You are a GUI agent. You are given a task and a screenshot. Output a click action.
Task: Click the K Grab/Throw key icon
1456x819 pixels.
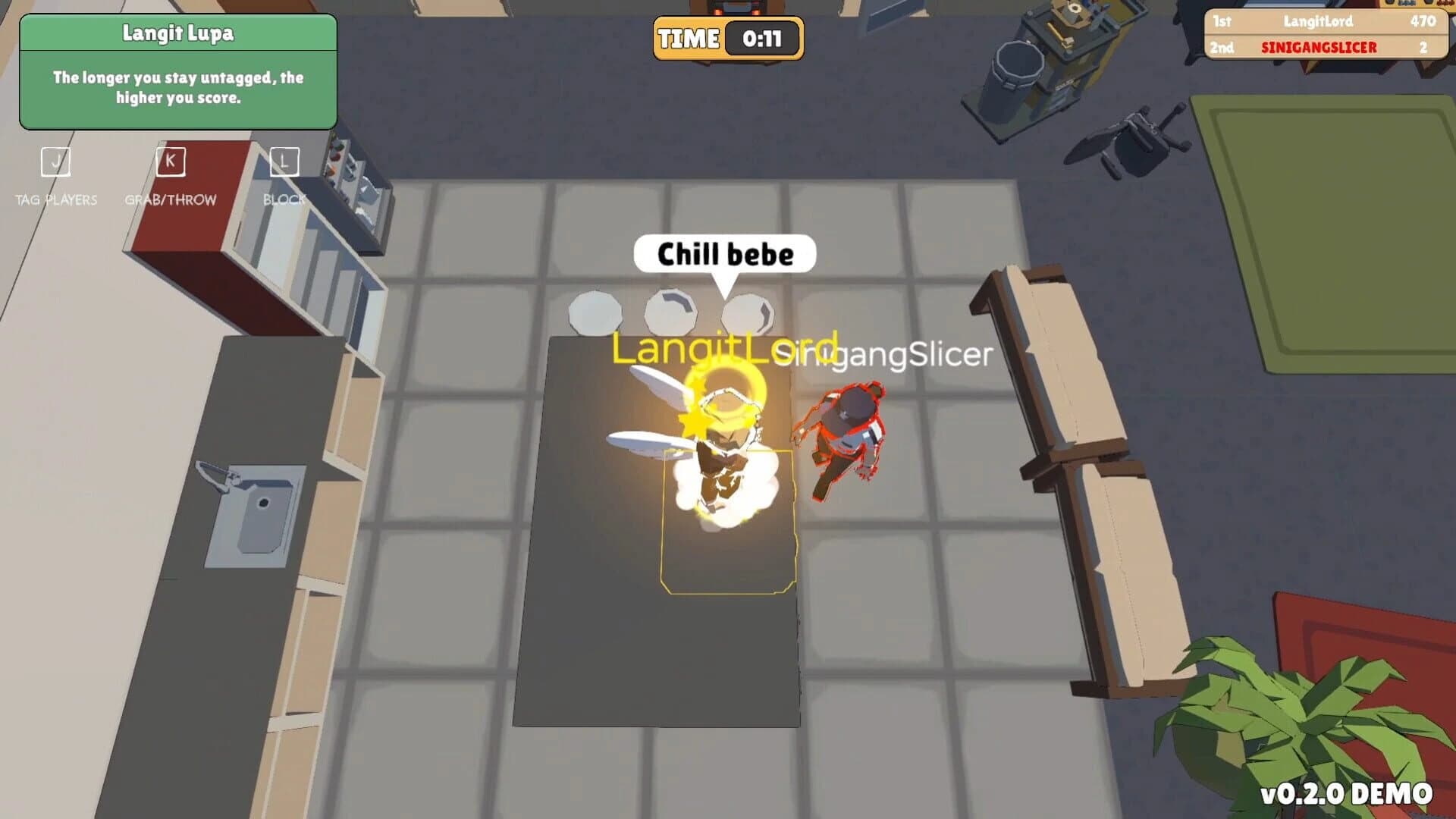tap(170, 161)
